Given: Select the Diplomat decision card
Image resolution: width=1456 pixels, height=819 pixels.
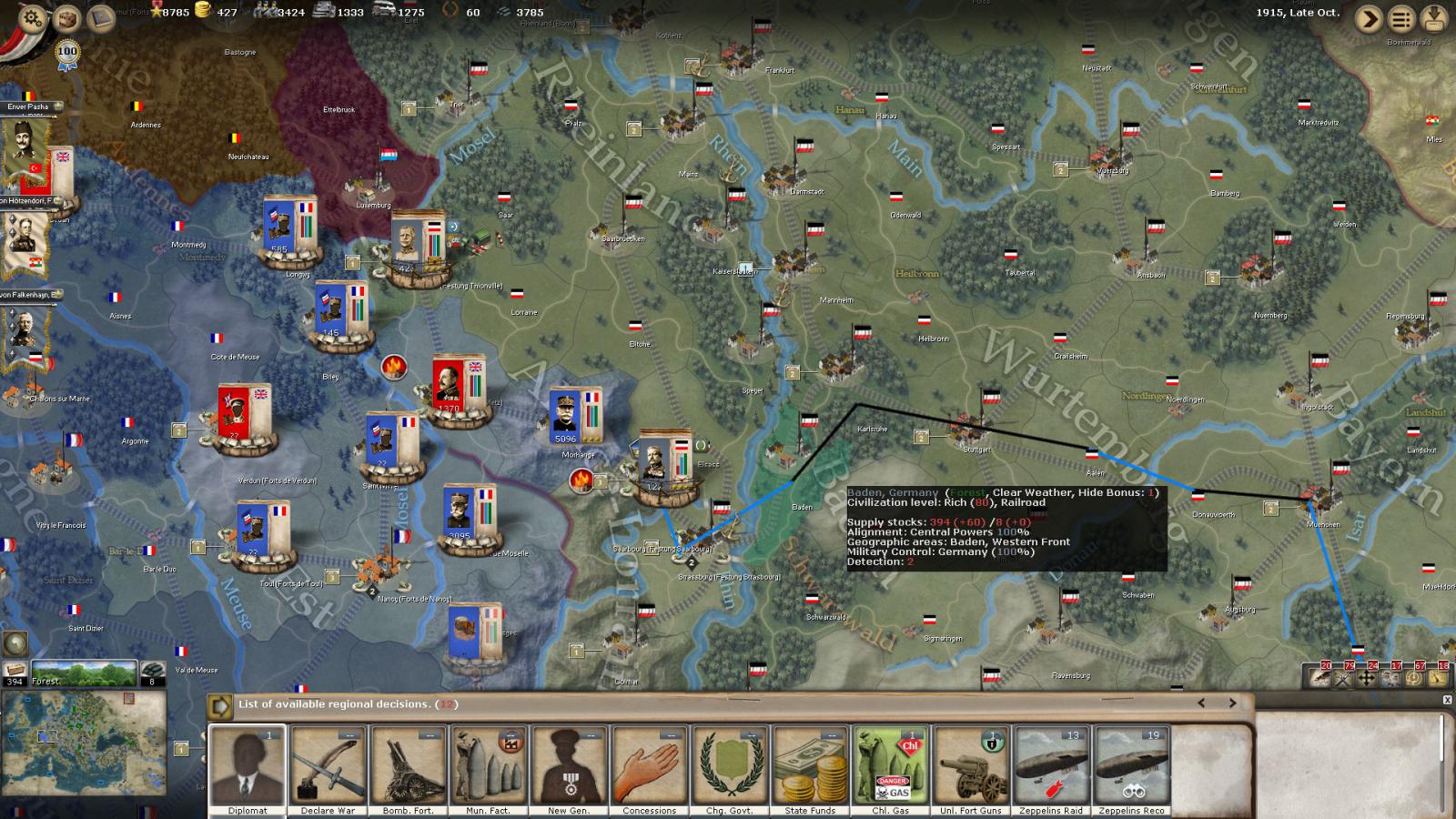Looking at the screenshot, I should tap(248, 770).
